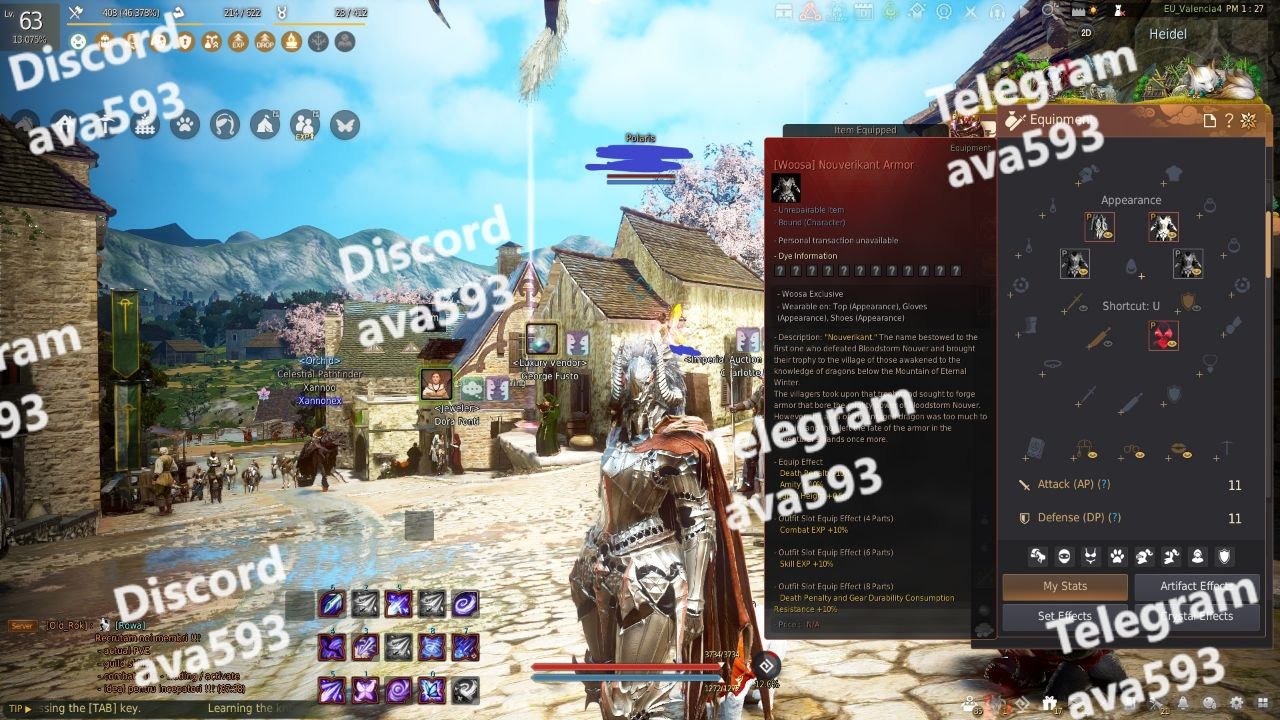Switch to the My Stats tab
This screenshot has width=1280, height=720.
1065,586
